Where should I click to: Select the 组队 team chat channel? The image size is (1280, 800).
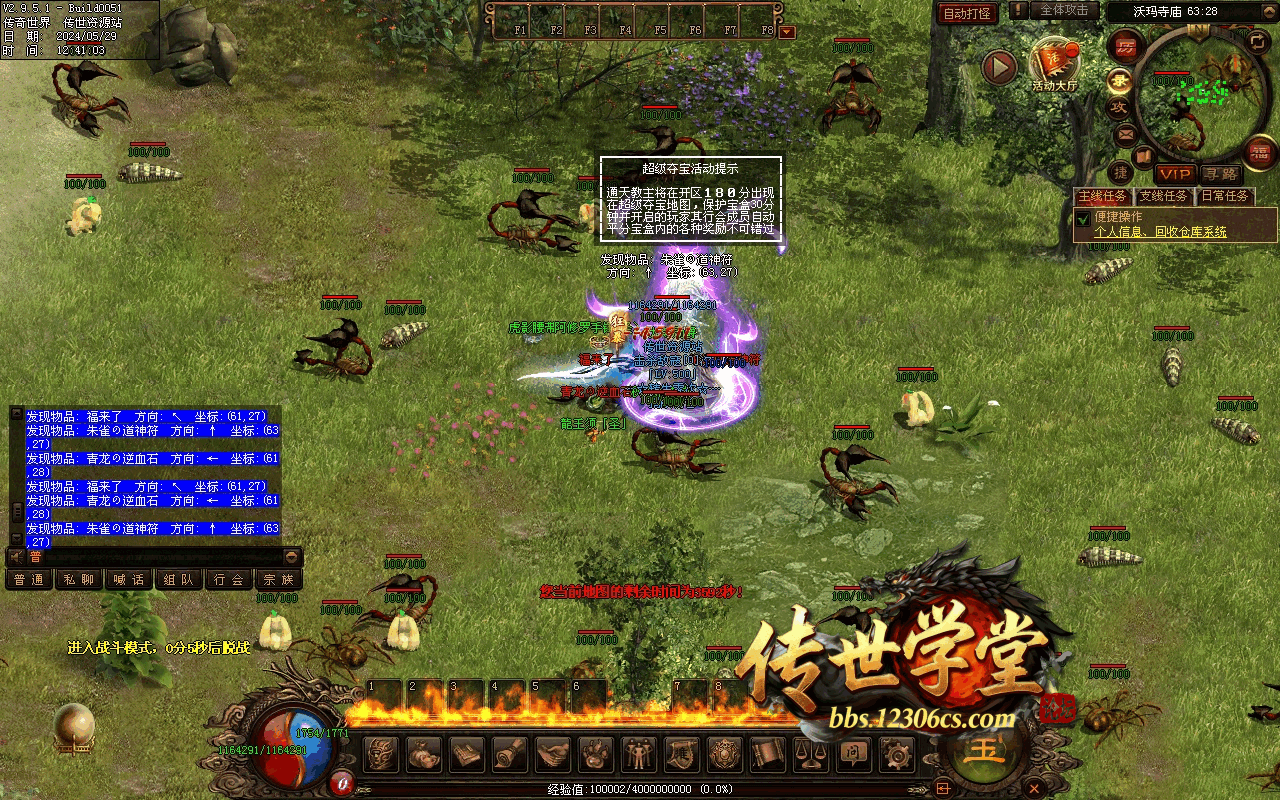tap(179, 579)
